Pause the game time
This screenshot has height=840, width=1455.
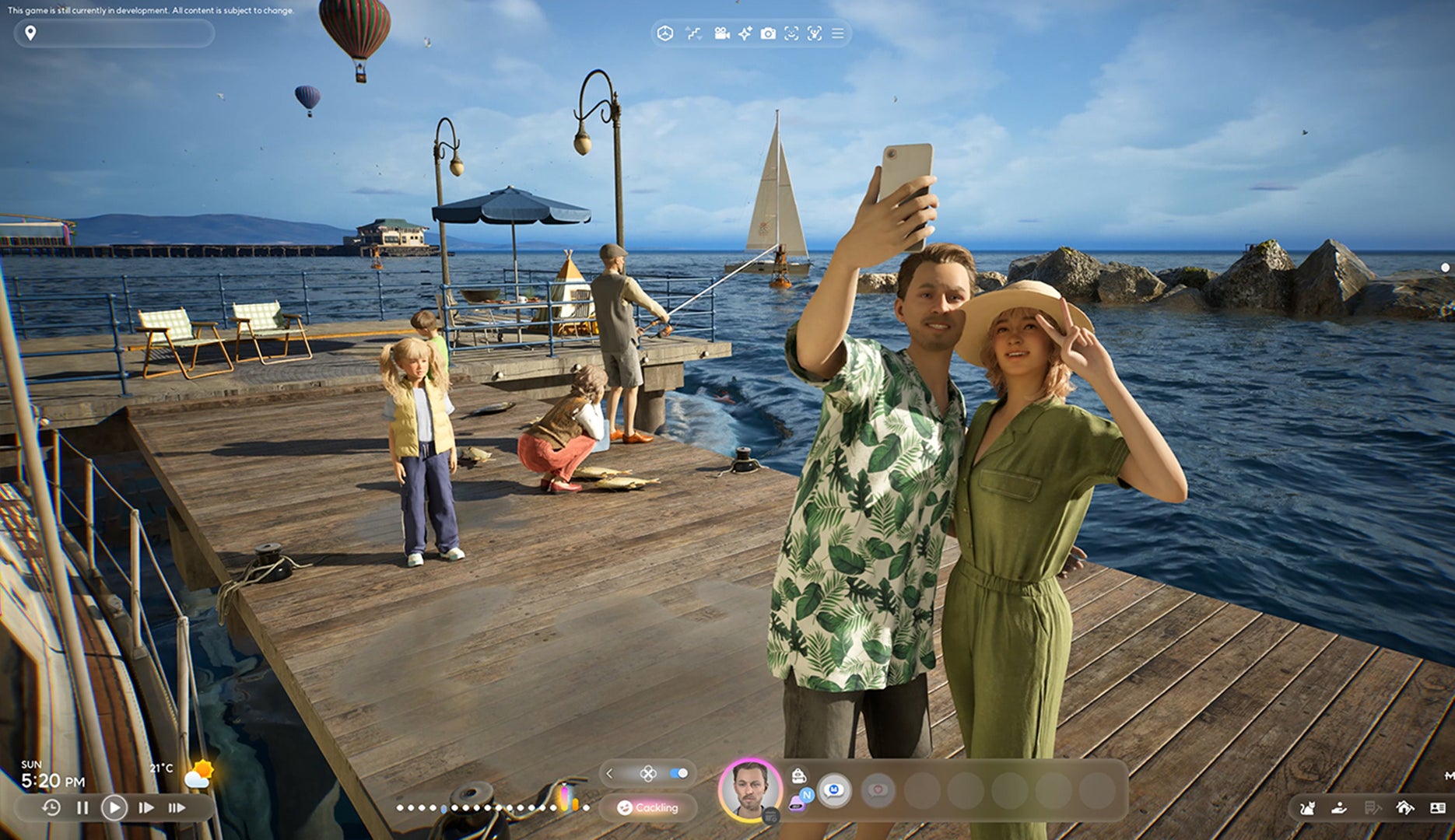(82, 807)
